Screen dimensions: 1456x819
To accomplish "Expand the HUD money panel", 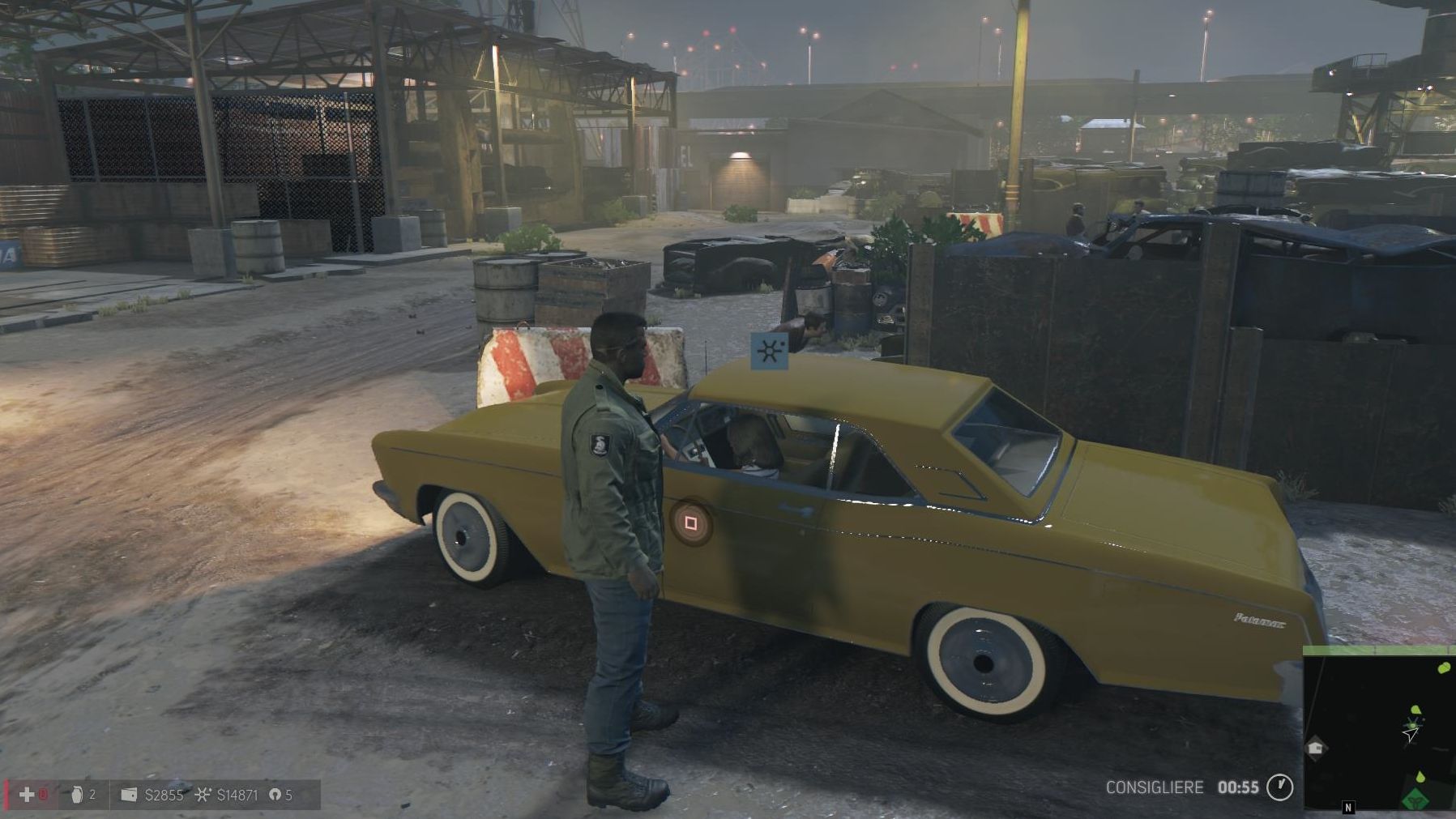I will click(x=162, y=795).
